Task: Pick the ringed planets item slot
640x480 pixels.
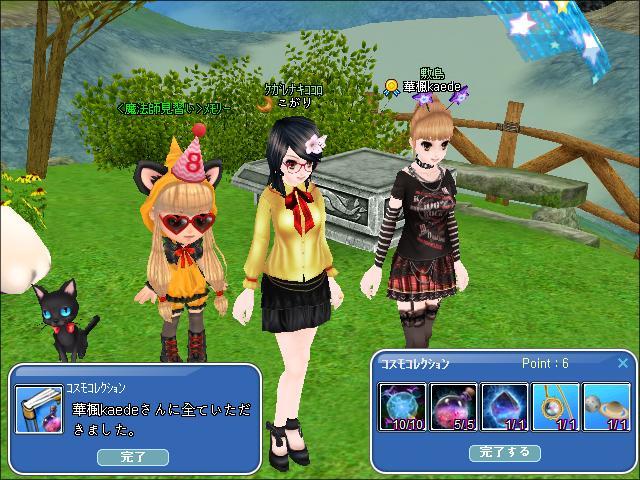Action: point(606,407)
